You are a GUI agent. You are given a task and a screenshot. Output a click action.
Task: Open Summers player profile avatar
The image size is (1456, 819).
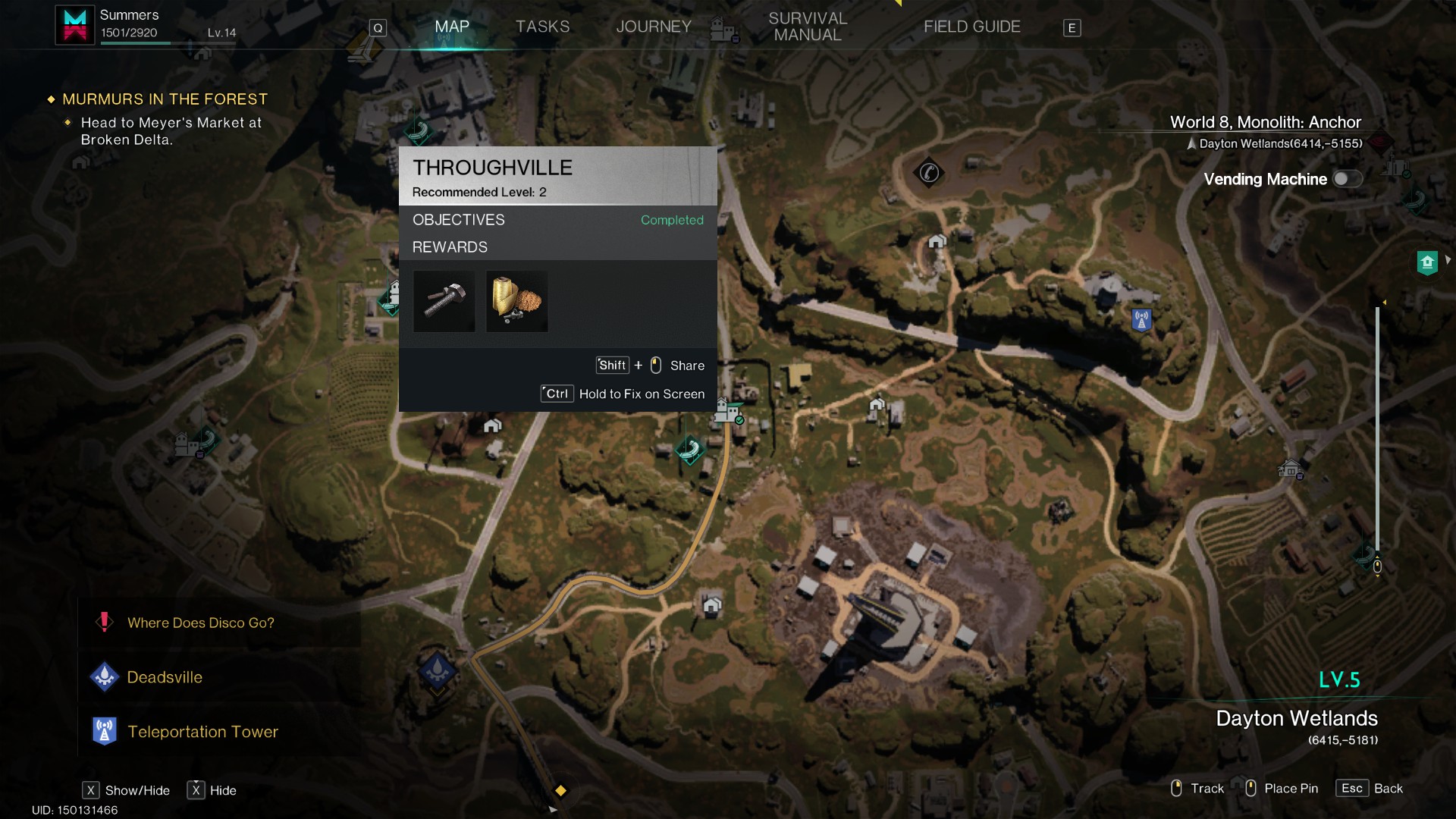tap(75, 25)
